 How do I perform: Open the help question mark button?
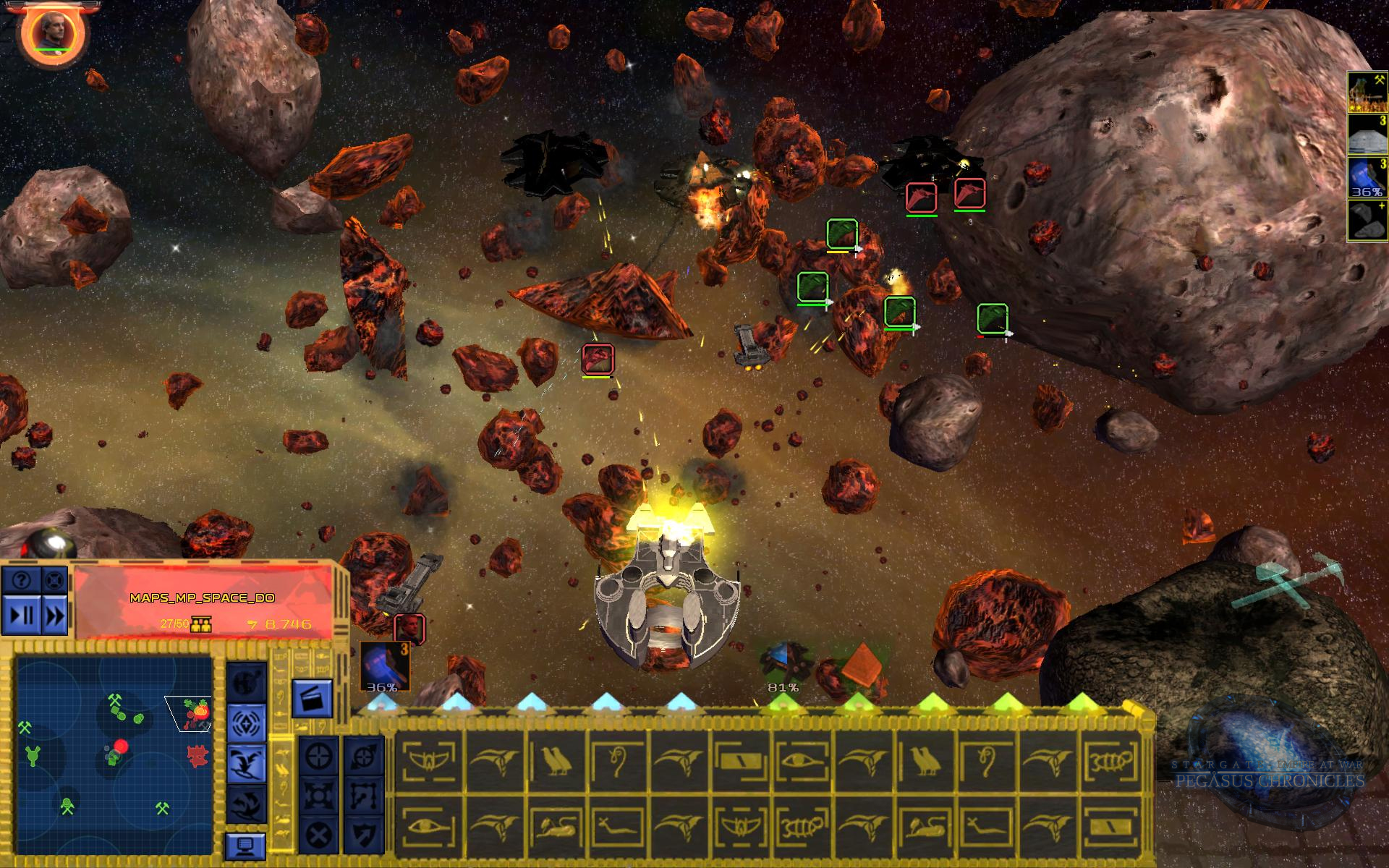click(x=21, y=580)
